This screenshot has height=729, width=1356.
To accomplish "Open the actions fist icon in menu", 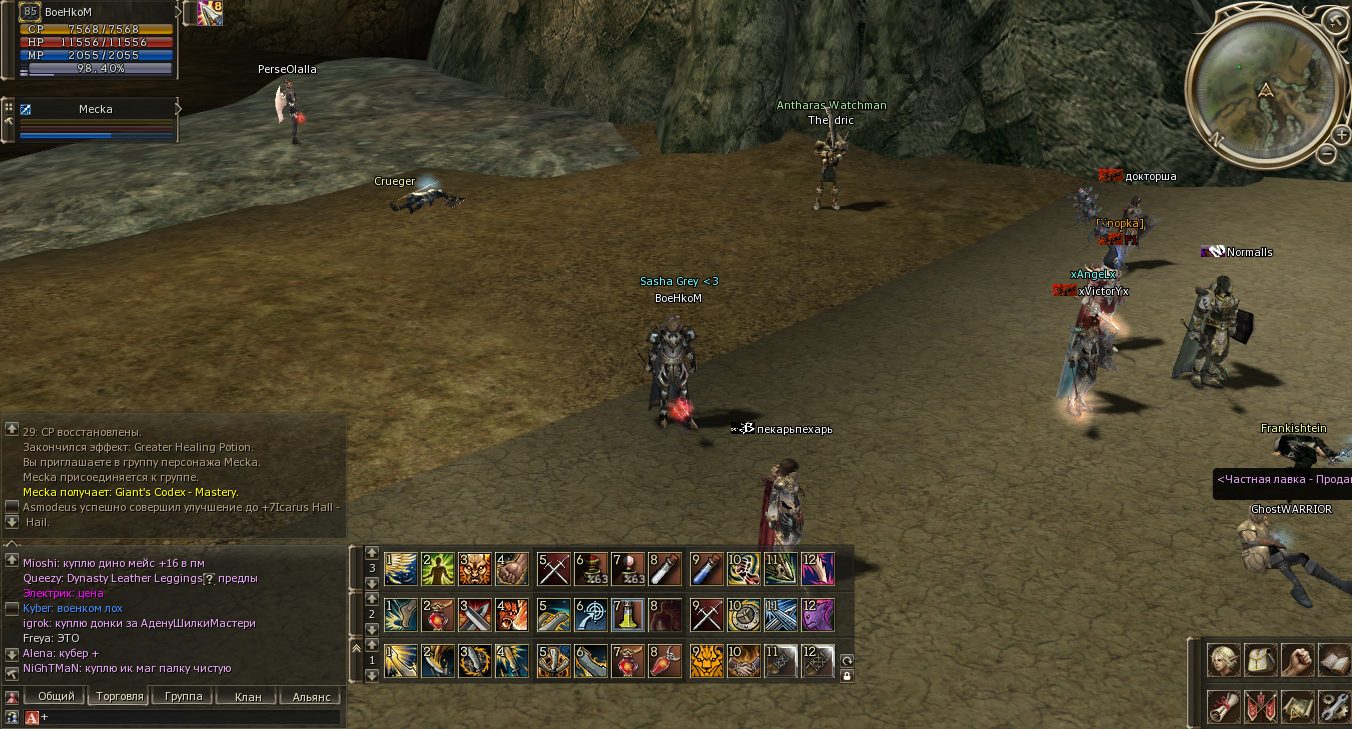I will click(x=1298, y=660).
